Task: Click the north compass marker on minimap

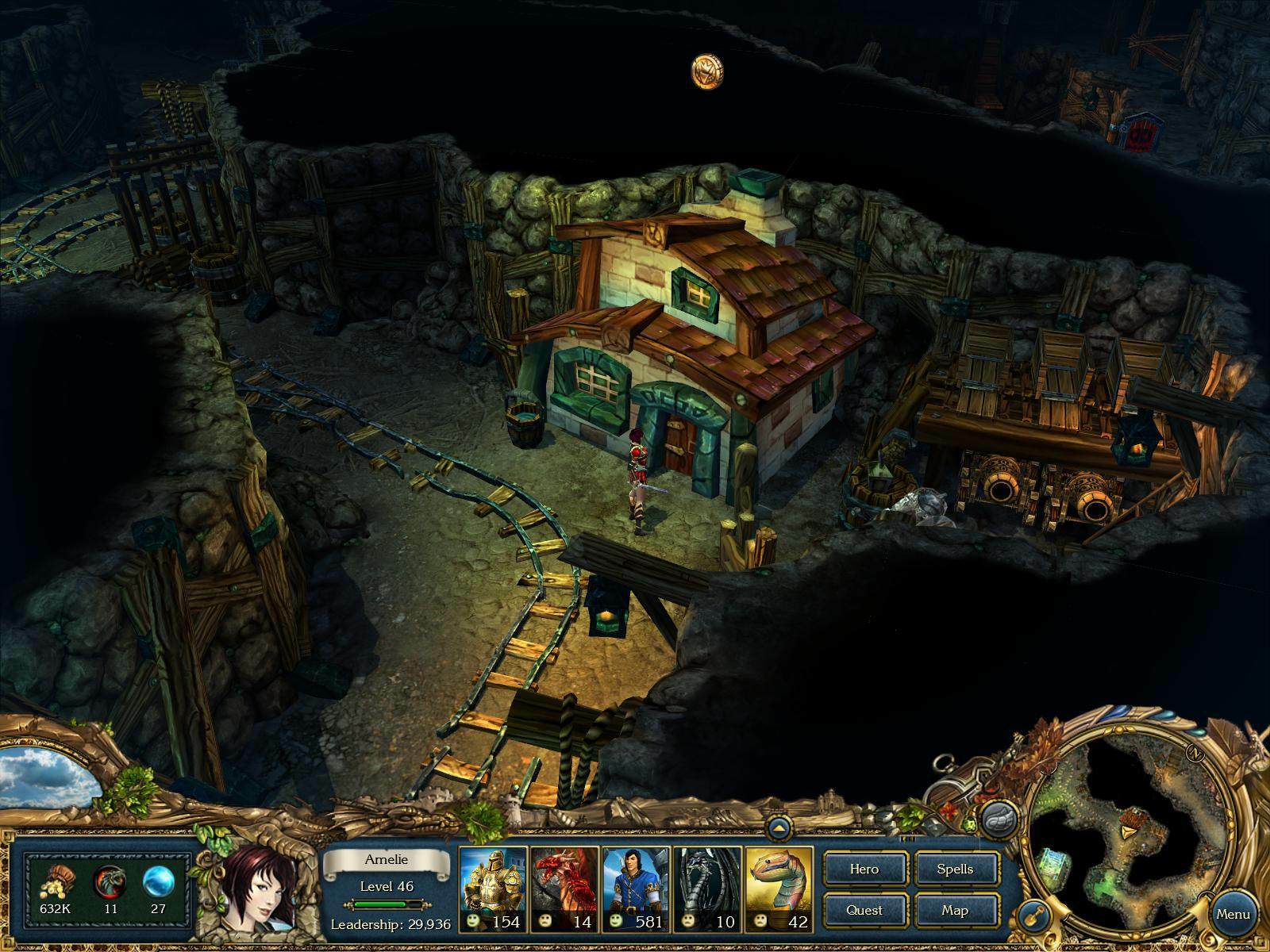Action: [x=1192, y=753]
